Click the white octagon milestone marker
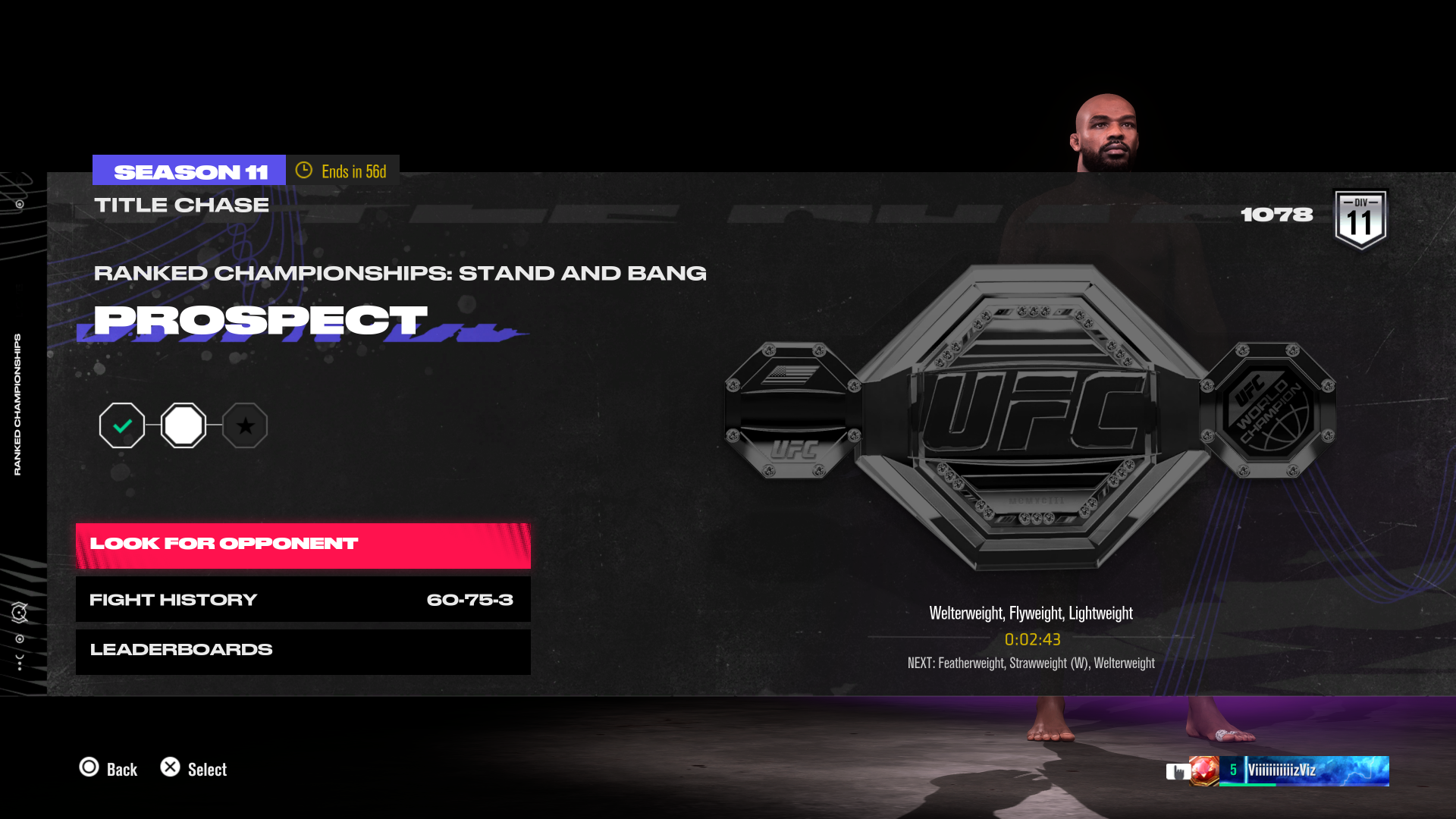This screenshot has height=819, width=1456. tap(184, 425)
